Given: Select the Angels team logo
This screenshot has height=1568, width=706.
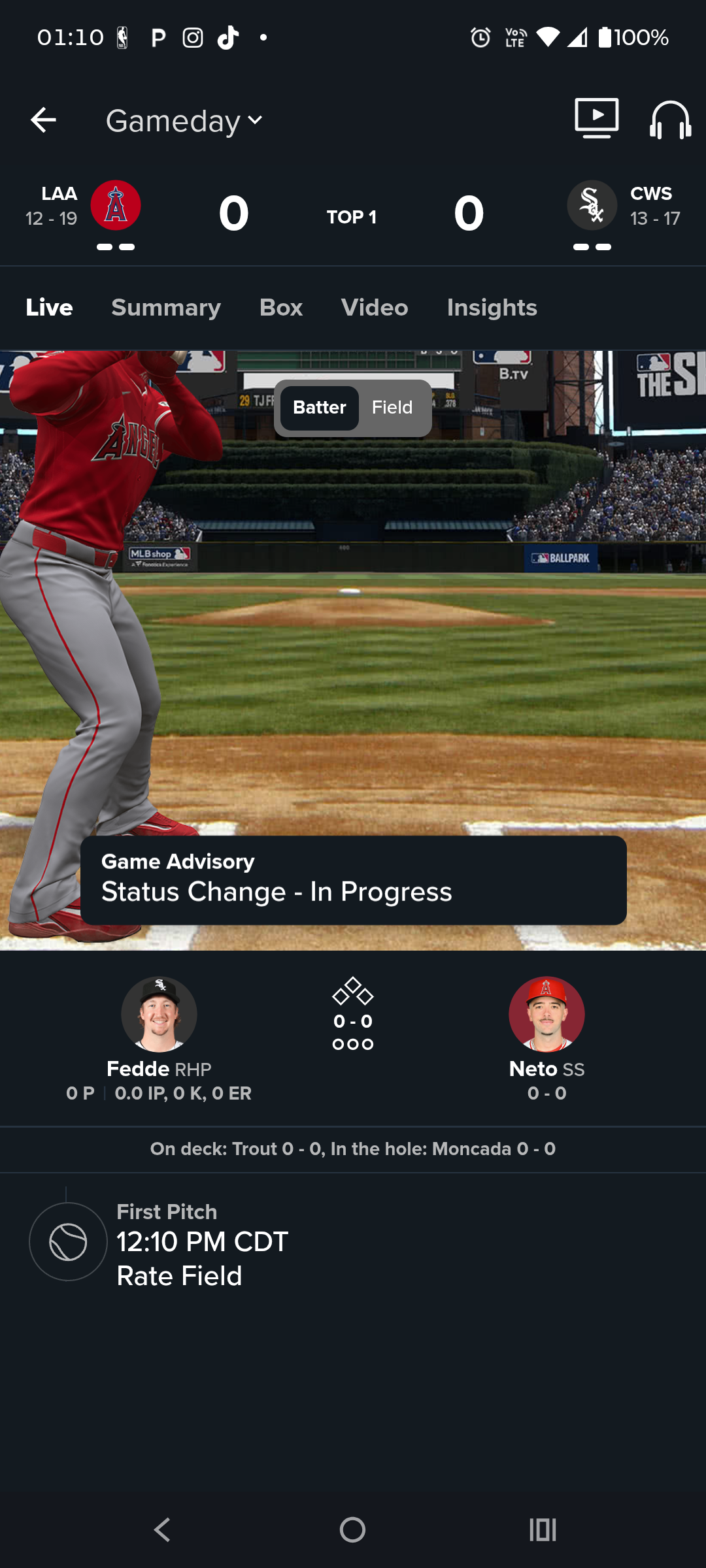Looking at the screenshot, I should tap(116, 205).
